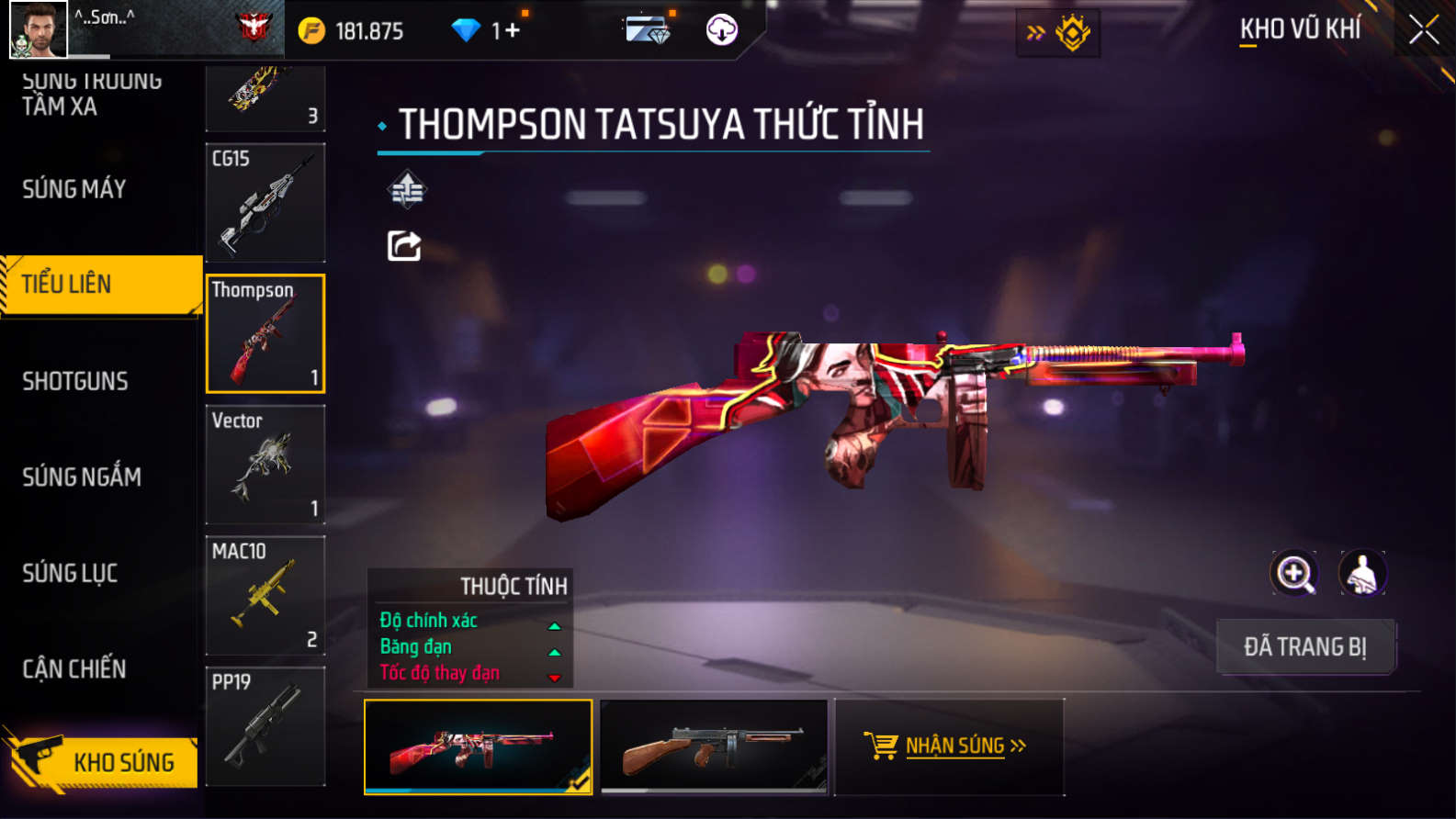This screenshot has width=1456, height=819.
Task: Show the Súng Lục category
Action: click(70, 573)
